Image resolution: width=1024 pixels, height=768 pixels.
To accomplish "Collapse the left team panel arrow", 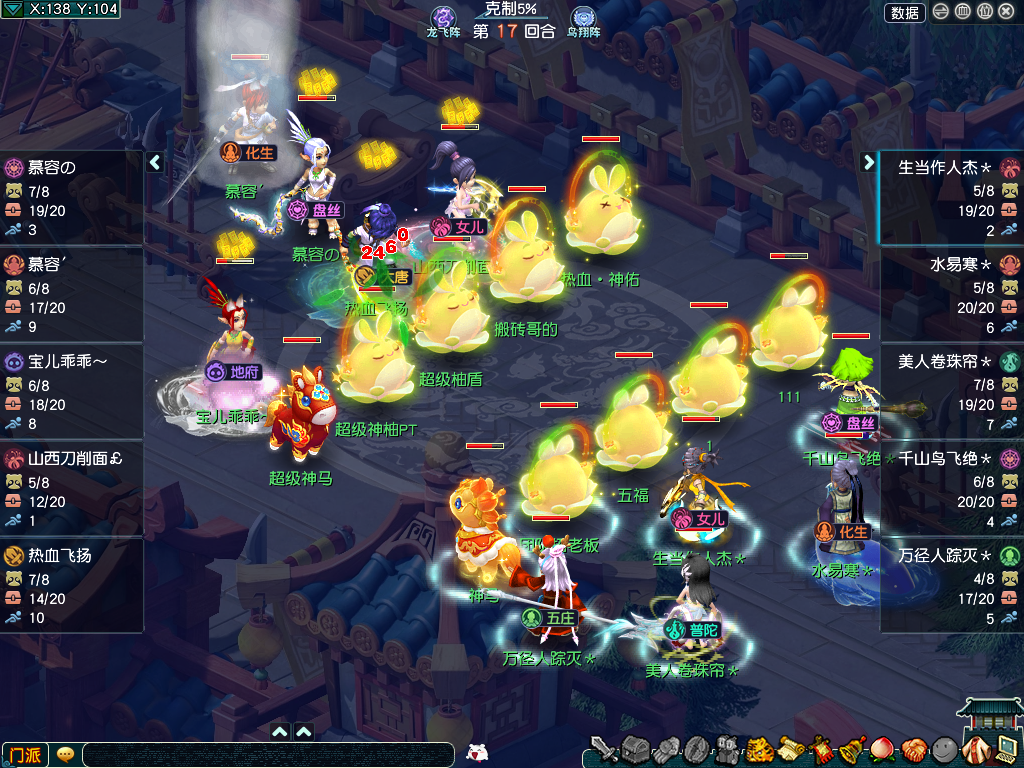I will [x=155, y=162].
